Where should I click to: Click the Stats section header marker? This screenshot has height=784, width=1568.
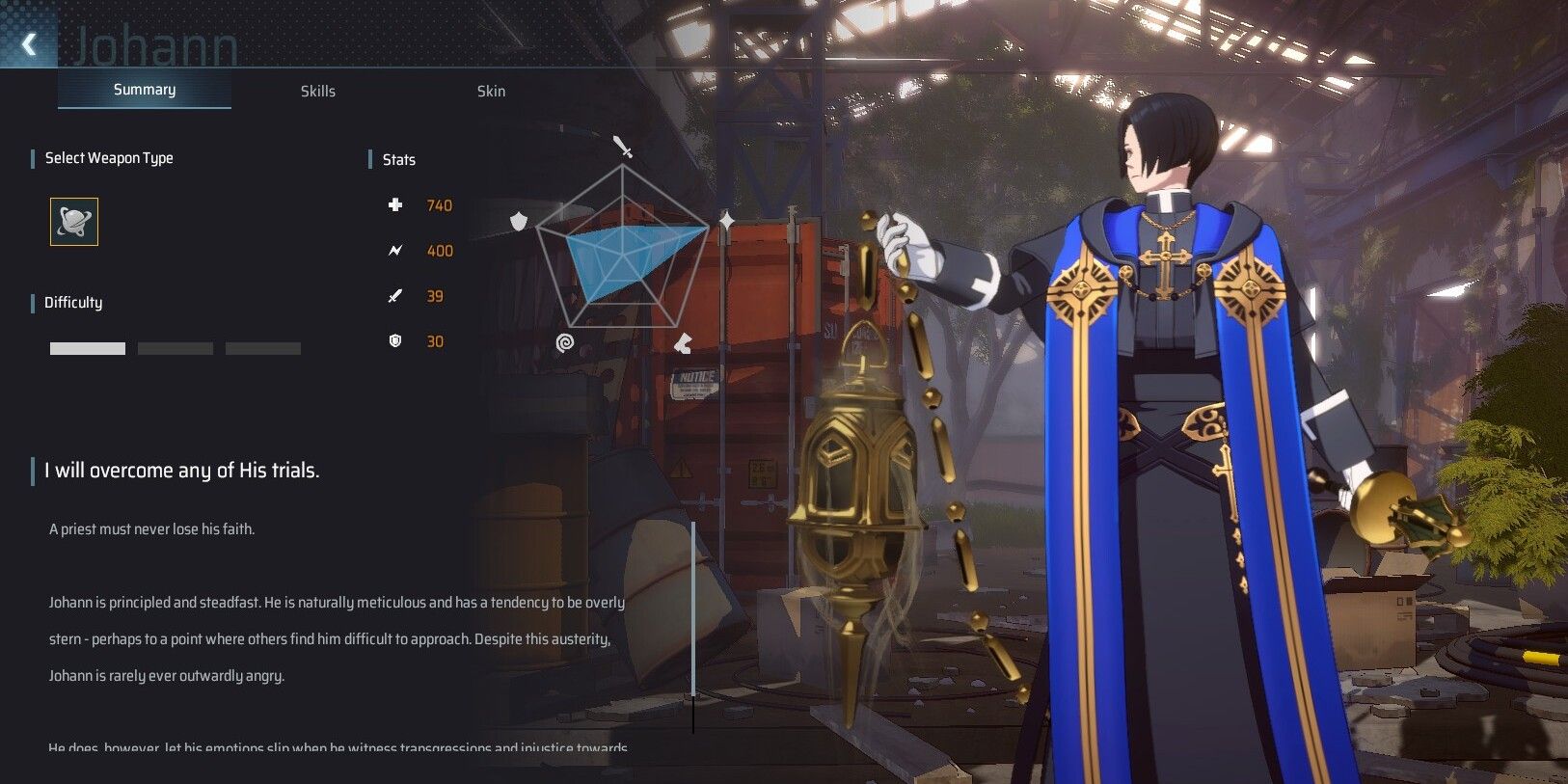point(371,159)
